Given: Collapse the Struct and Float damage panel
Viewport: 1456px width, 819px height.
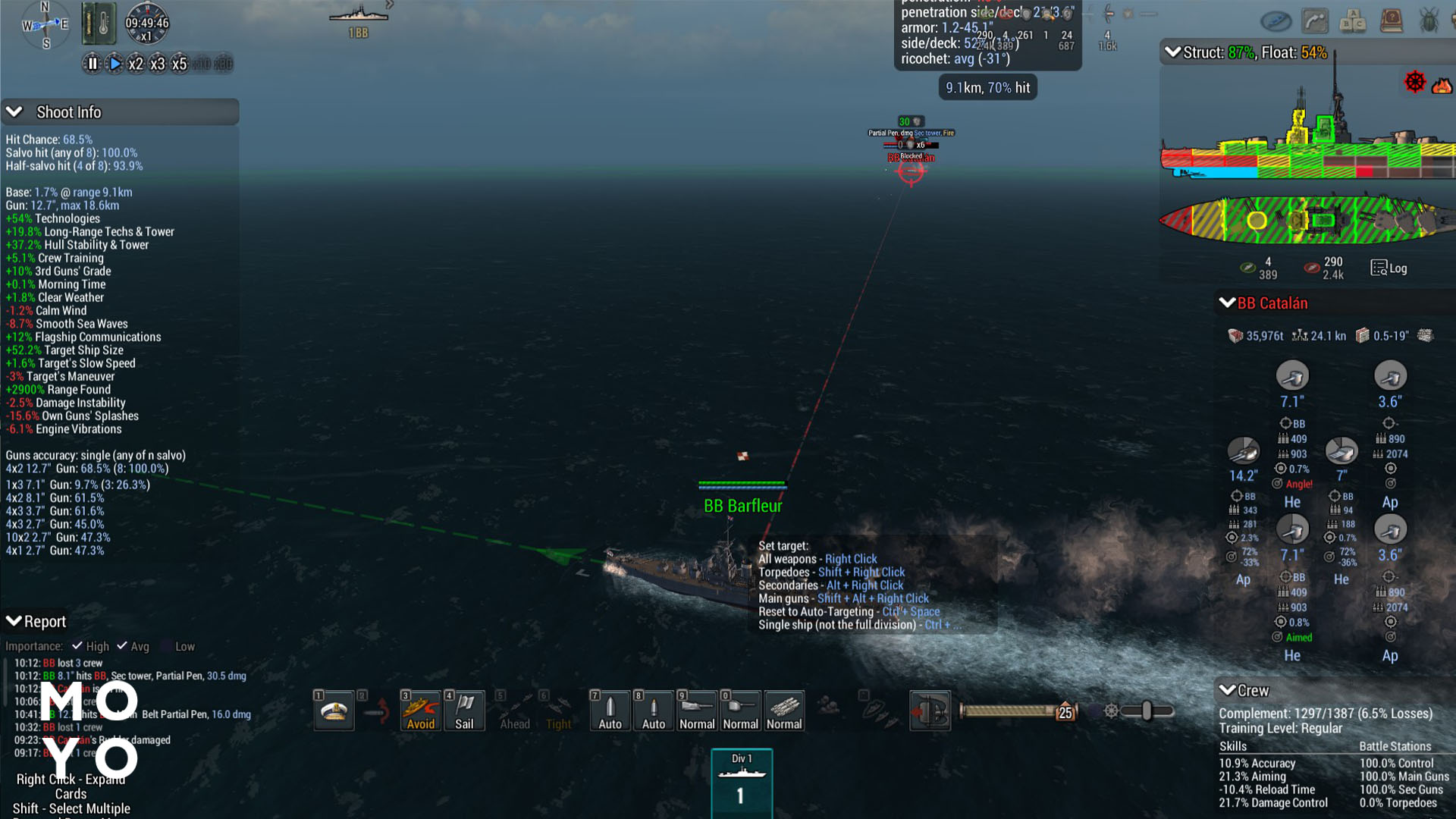Looking at the screenshot, I should pyautogui.click(x=1172, y=52).
